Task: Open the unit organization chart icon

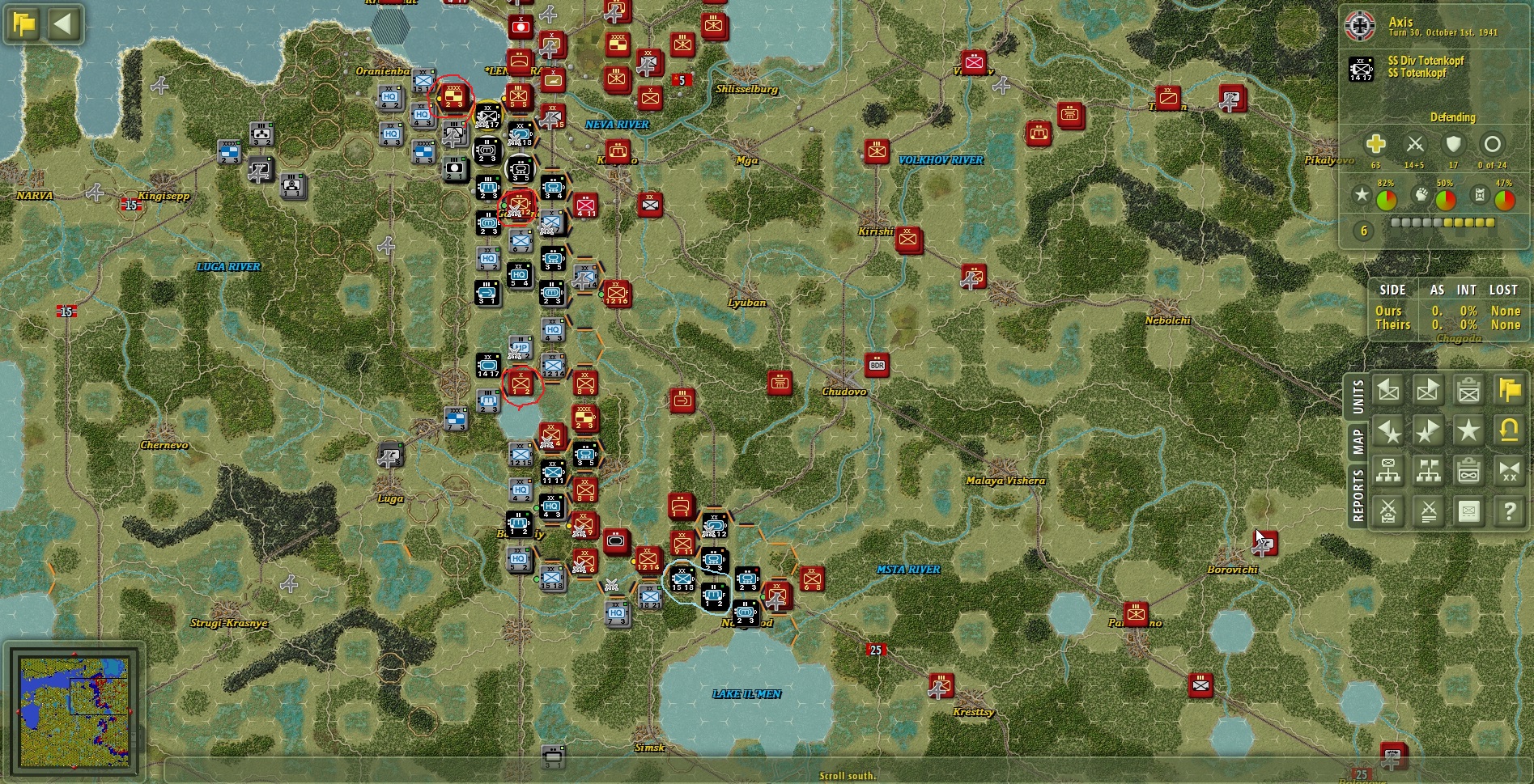Action: coord(1387,472)
